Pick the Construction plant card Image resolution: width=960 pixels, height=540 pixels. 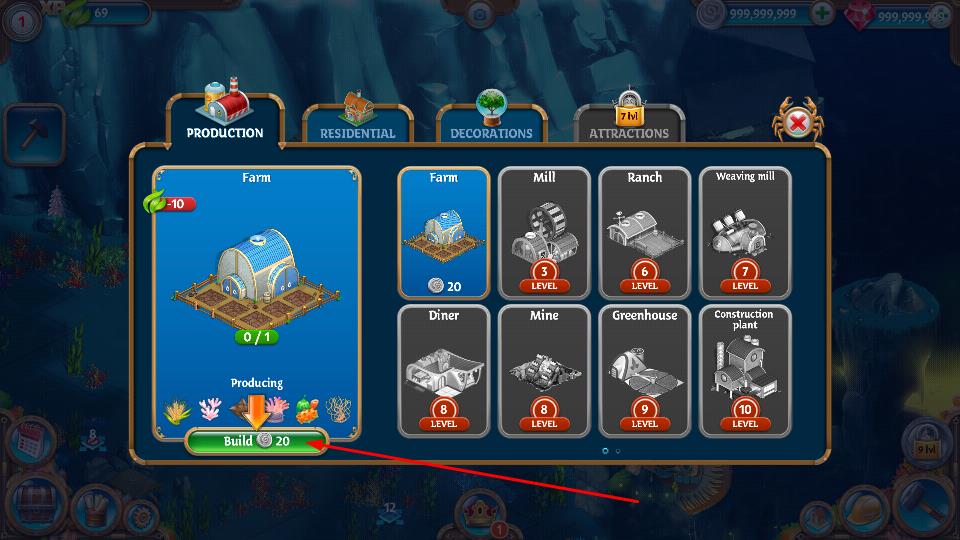[745, 370]
